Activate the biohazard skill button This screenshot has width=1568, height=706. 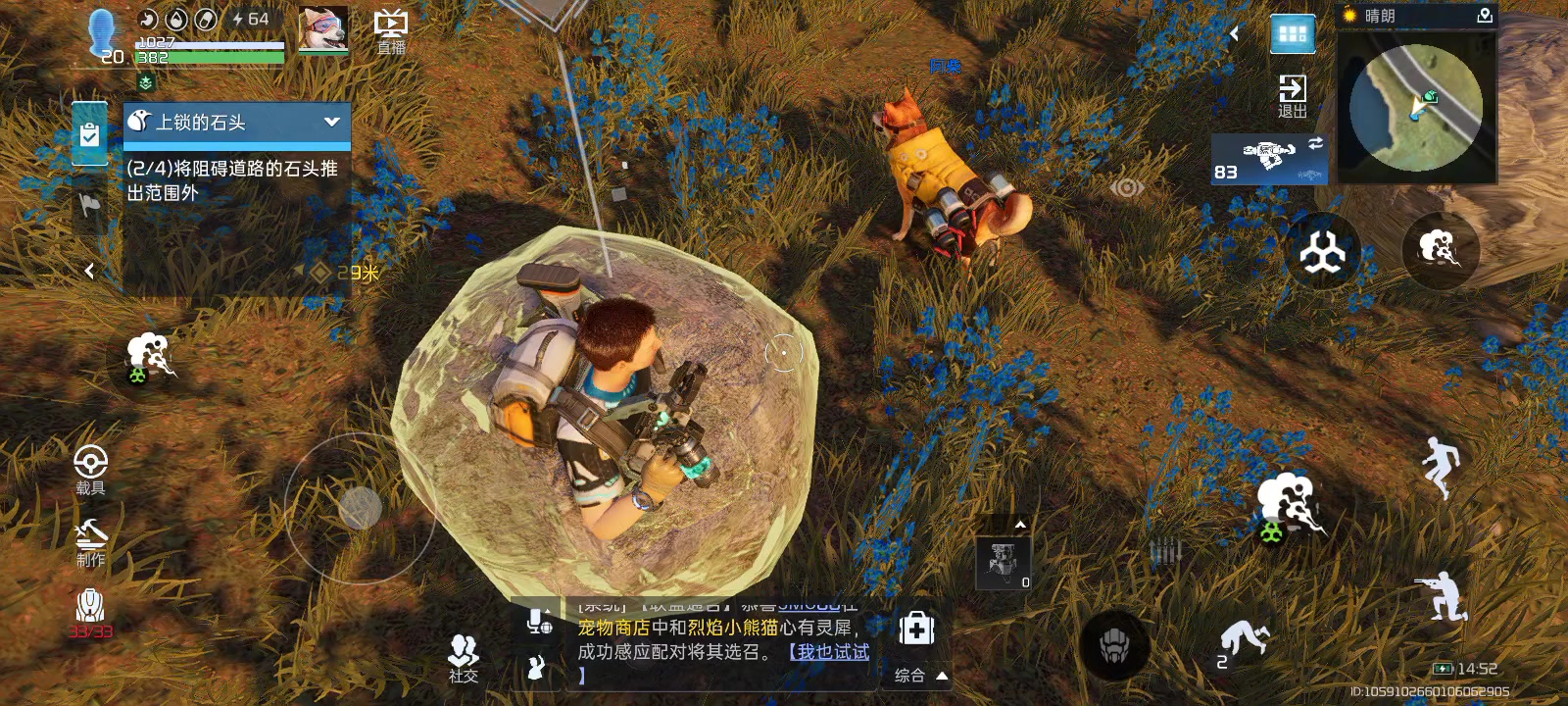1322,252
